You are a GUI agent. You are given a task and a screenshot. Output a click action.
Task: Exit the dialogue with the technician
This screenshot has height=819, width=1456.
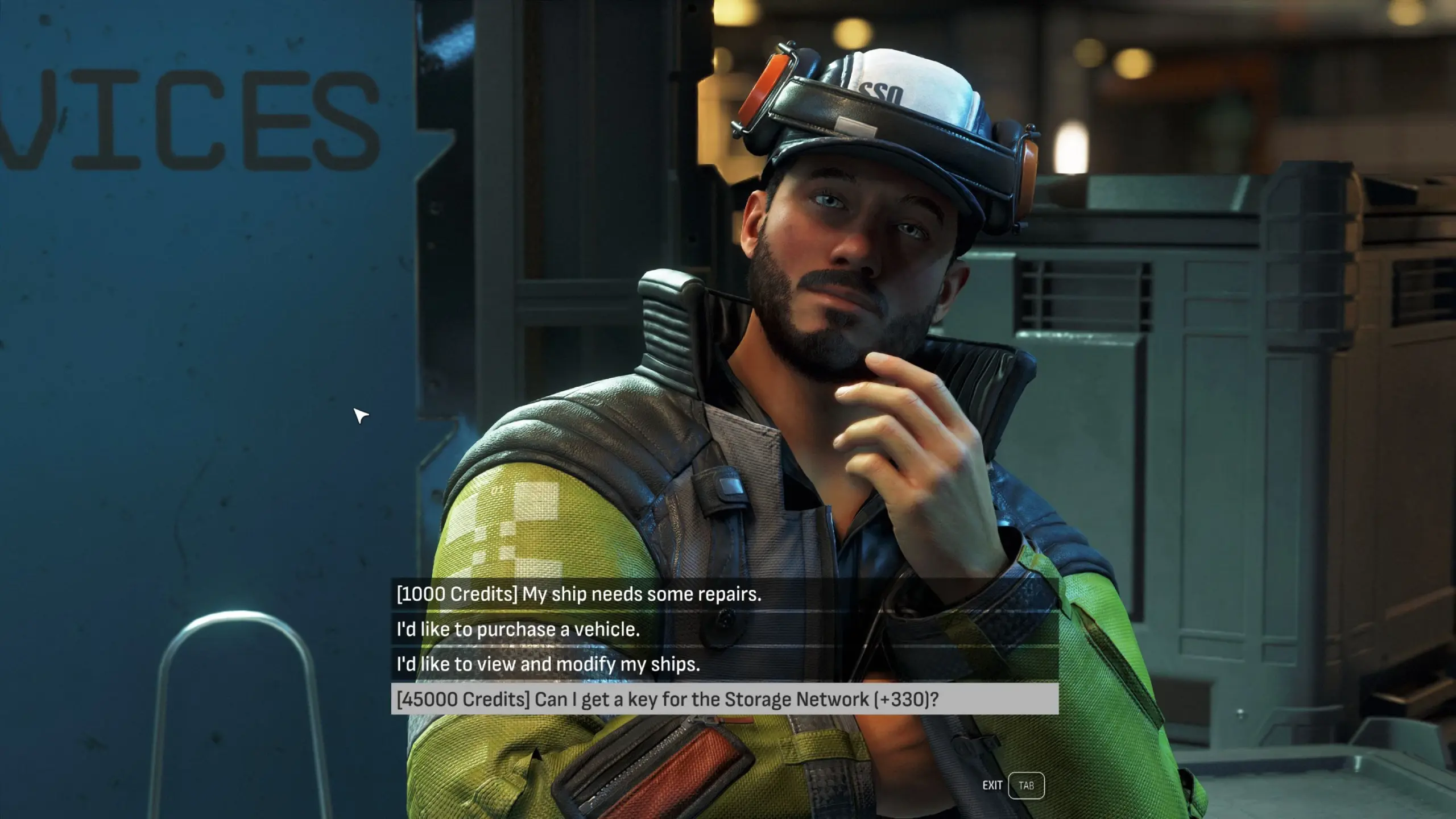[1025, 785]
